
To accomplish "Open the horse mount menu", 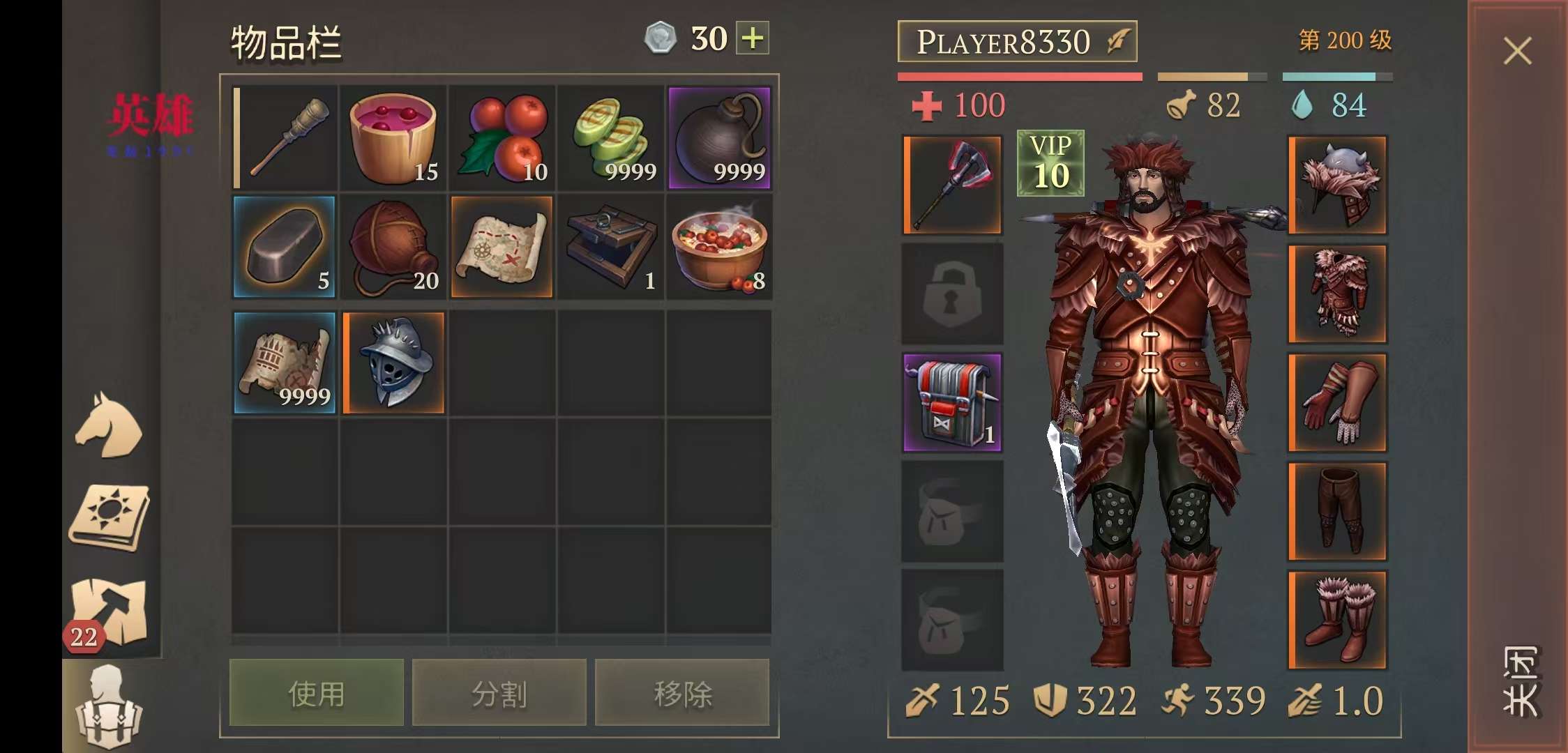I will [109, 425].
